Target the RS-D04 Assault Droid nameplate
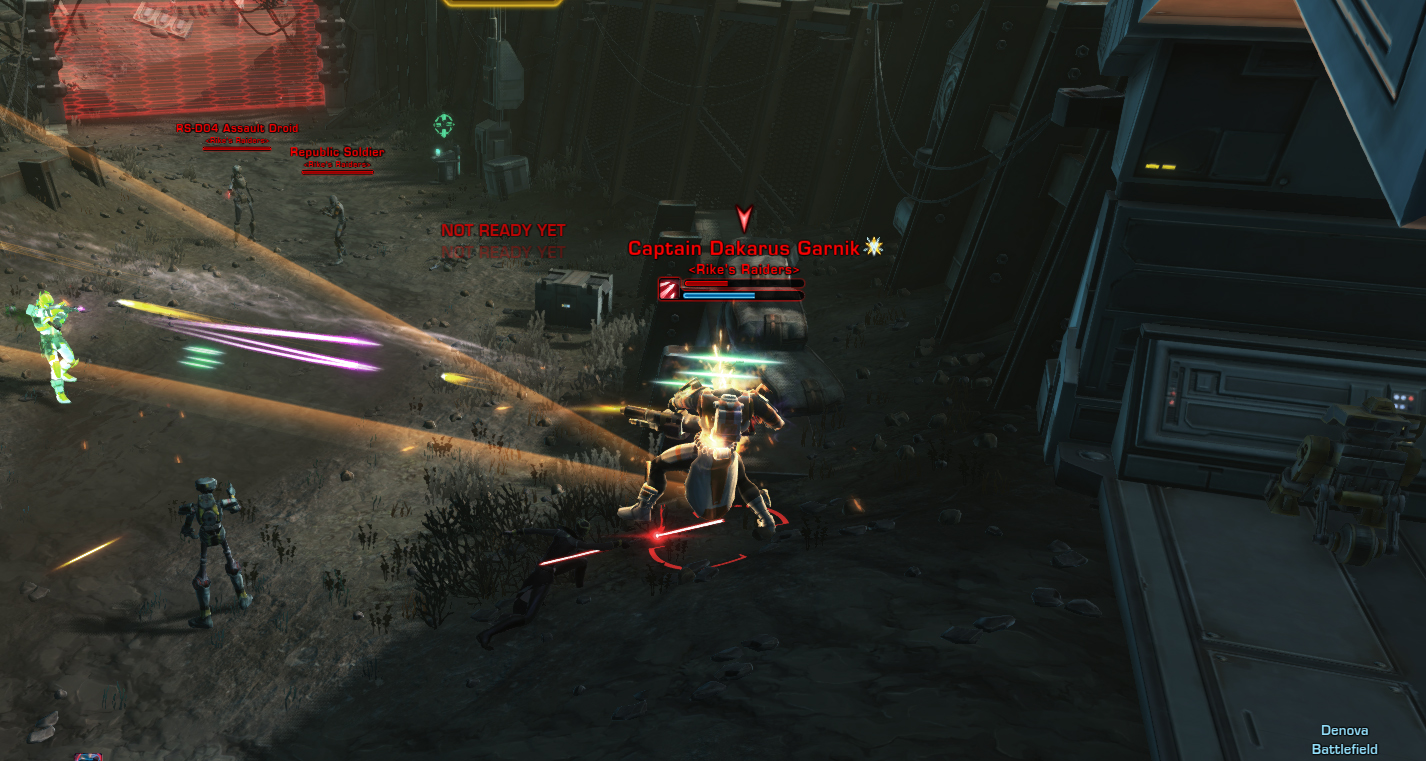Viewport: 1426px width, 761px height. [237, 128]
